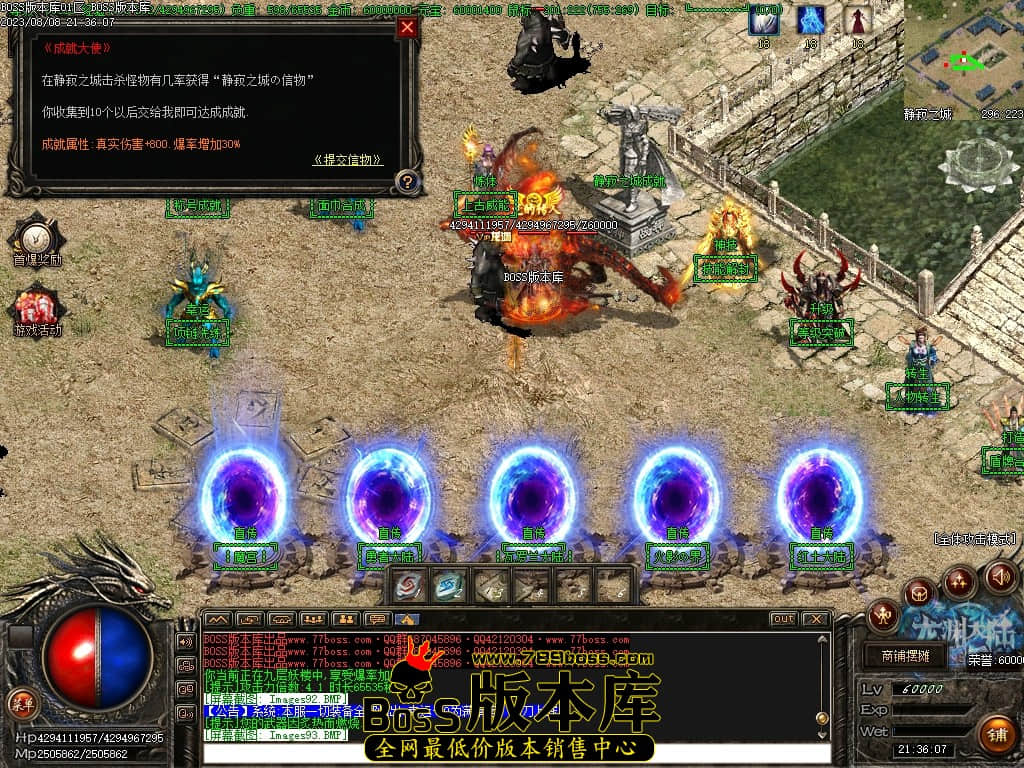
Task: Click the 全体攻击模式 attack mode label
Action: click(975, 539)
